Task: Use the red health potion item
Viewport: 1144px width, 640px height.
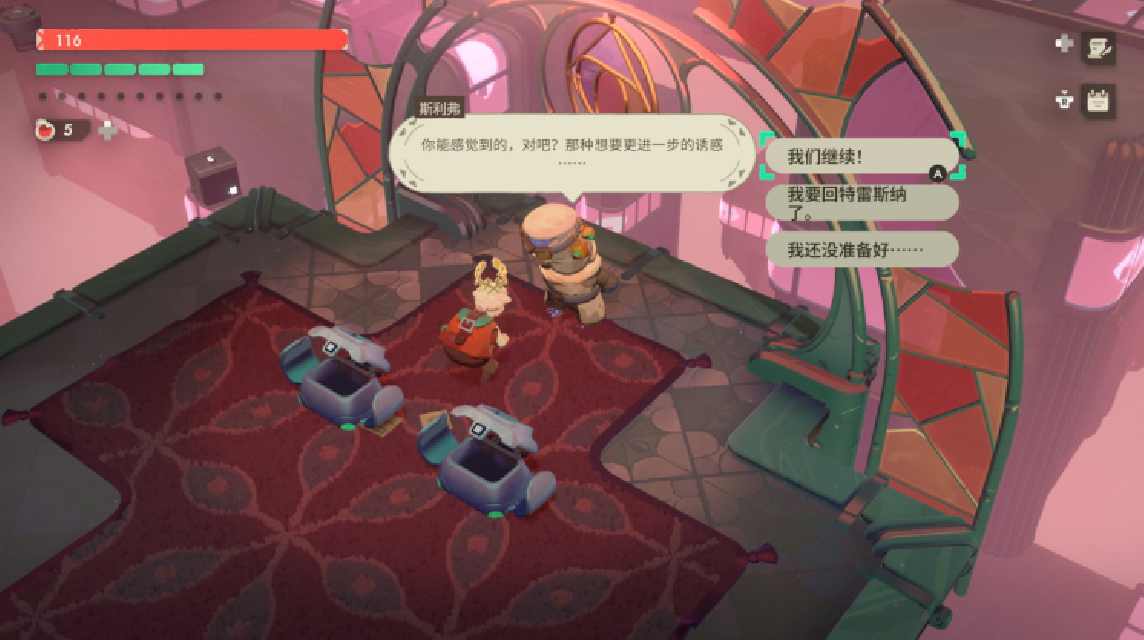Action: (x=47, y=130)
